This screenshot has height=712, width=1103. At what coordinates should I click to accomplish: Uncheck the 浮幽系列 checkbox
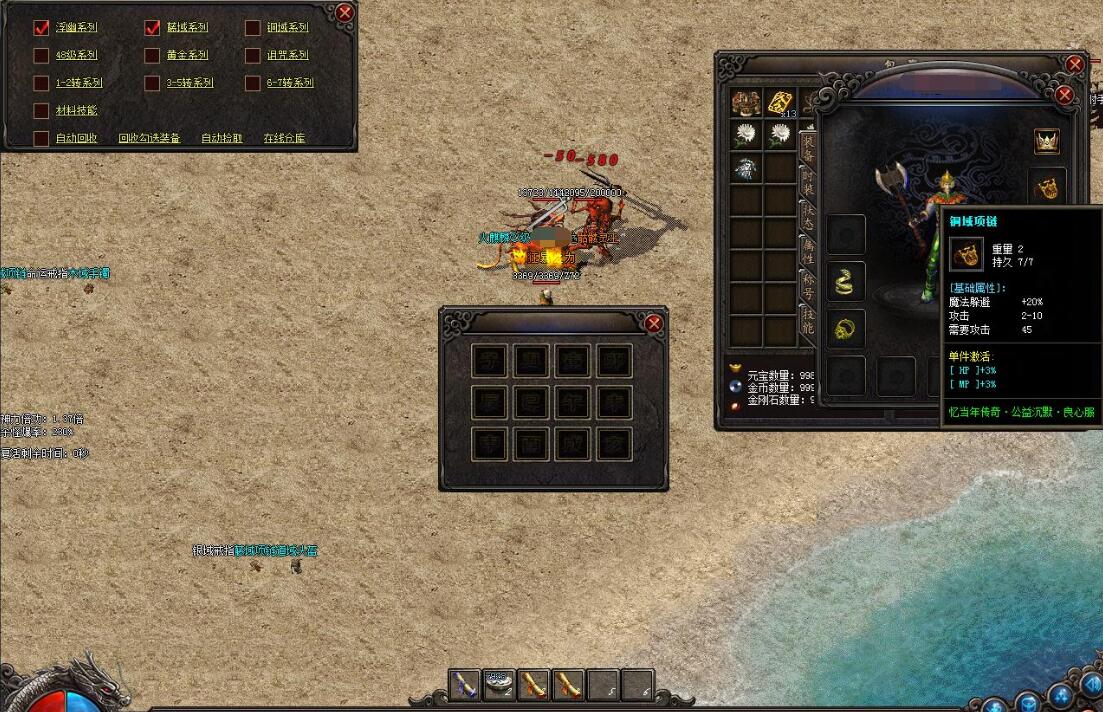click(41, 28)
